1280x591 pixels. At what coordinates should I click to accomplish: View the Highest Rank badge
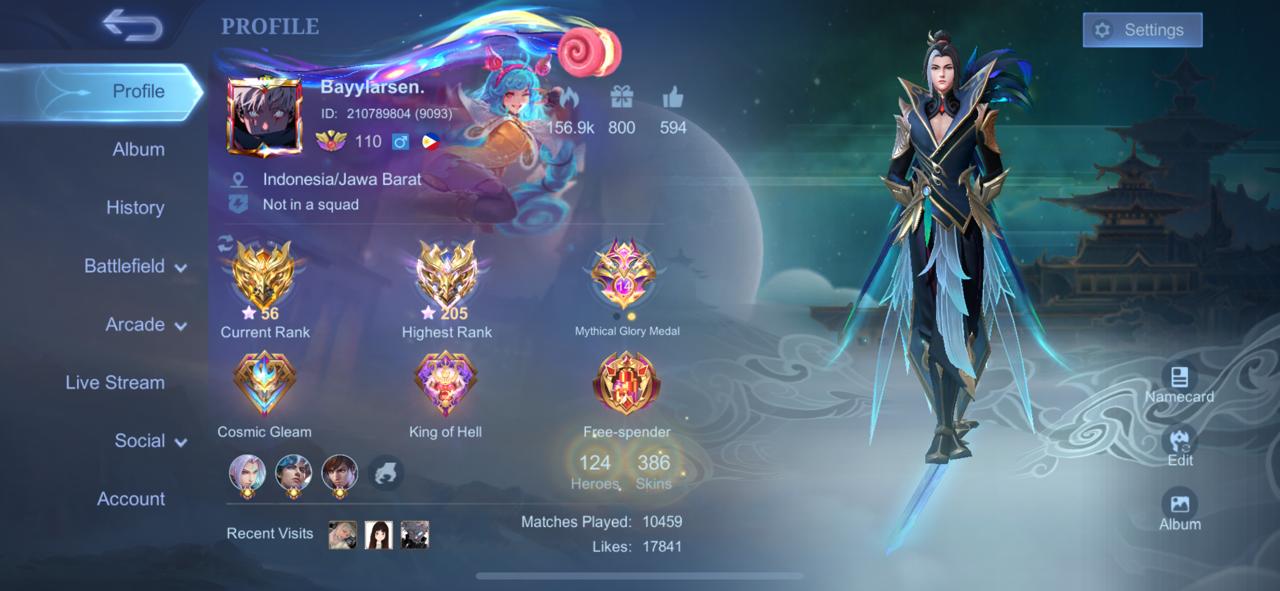[x=446, y=277]
